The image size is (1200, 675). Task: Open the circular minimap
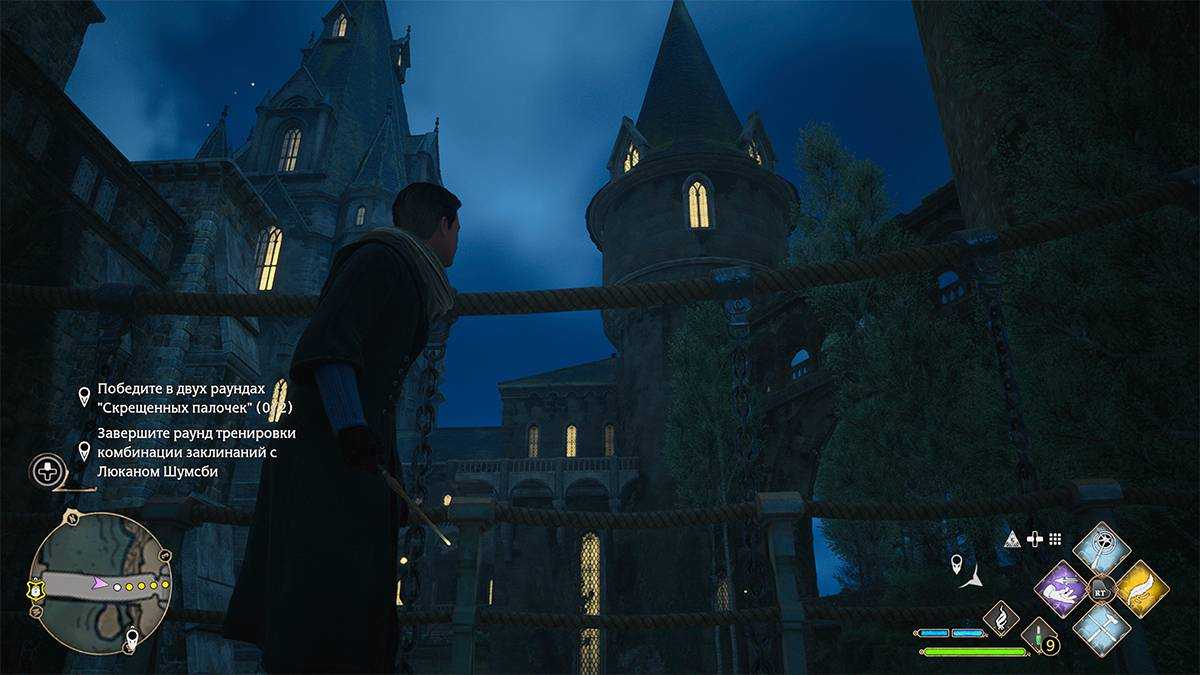(100, 583)
